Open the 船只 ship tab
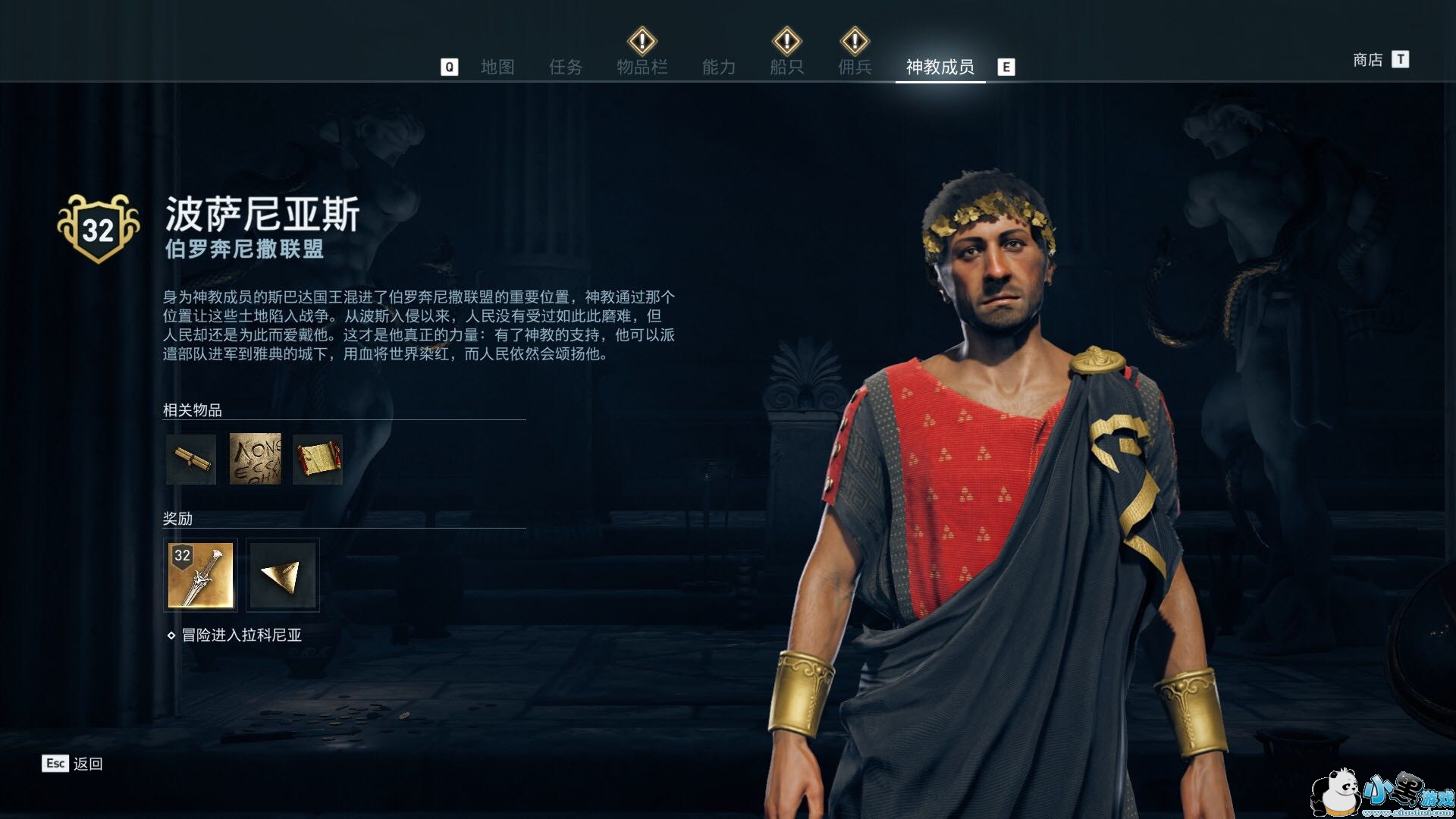 coord(786,67)
